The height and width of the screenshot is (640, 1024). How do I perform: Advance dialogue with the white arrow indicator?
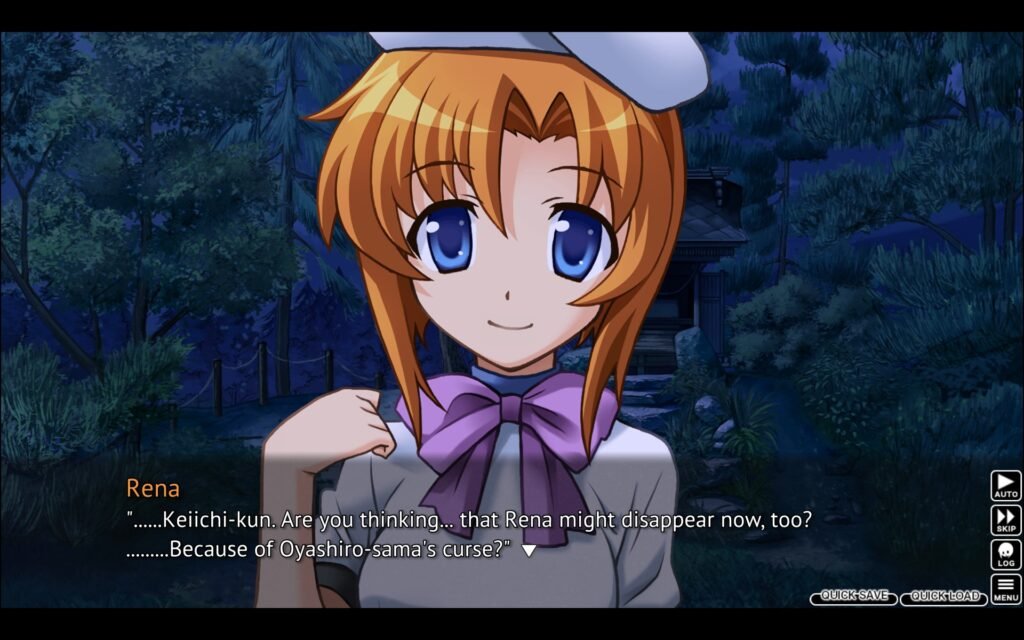[x=529, y=550]
